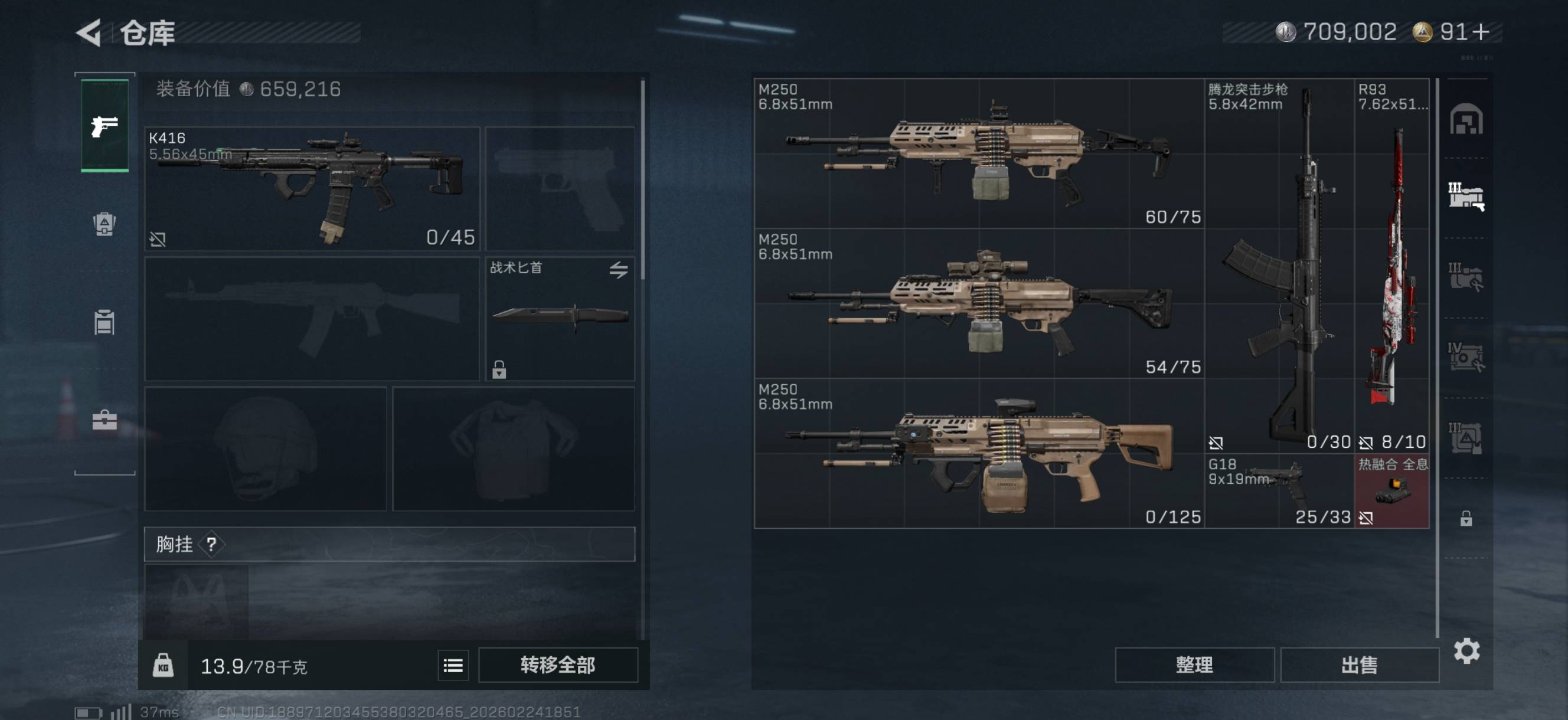
Task: Open the list view icon beside 转移全部
Action: click(x=453, y=665)
